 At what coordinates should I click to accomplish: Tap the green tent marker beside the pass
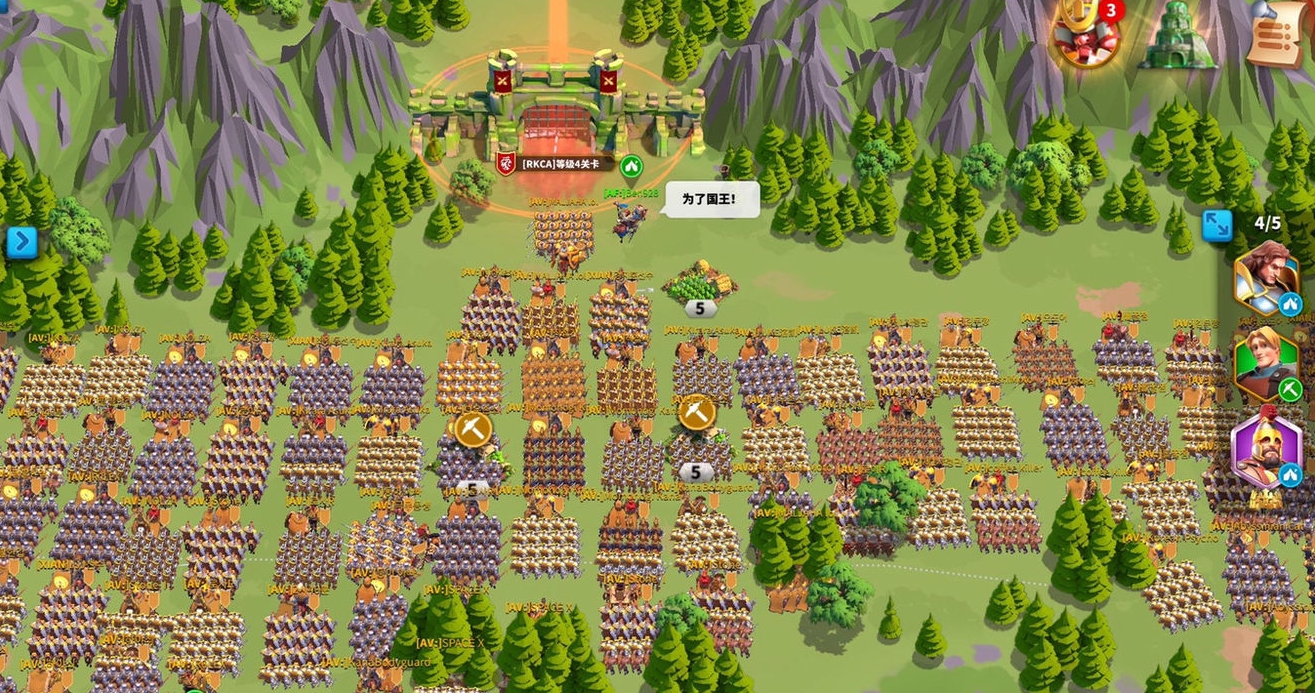tap(631, 165)
